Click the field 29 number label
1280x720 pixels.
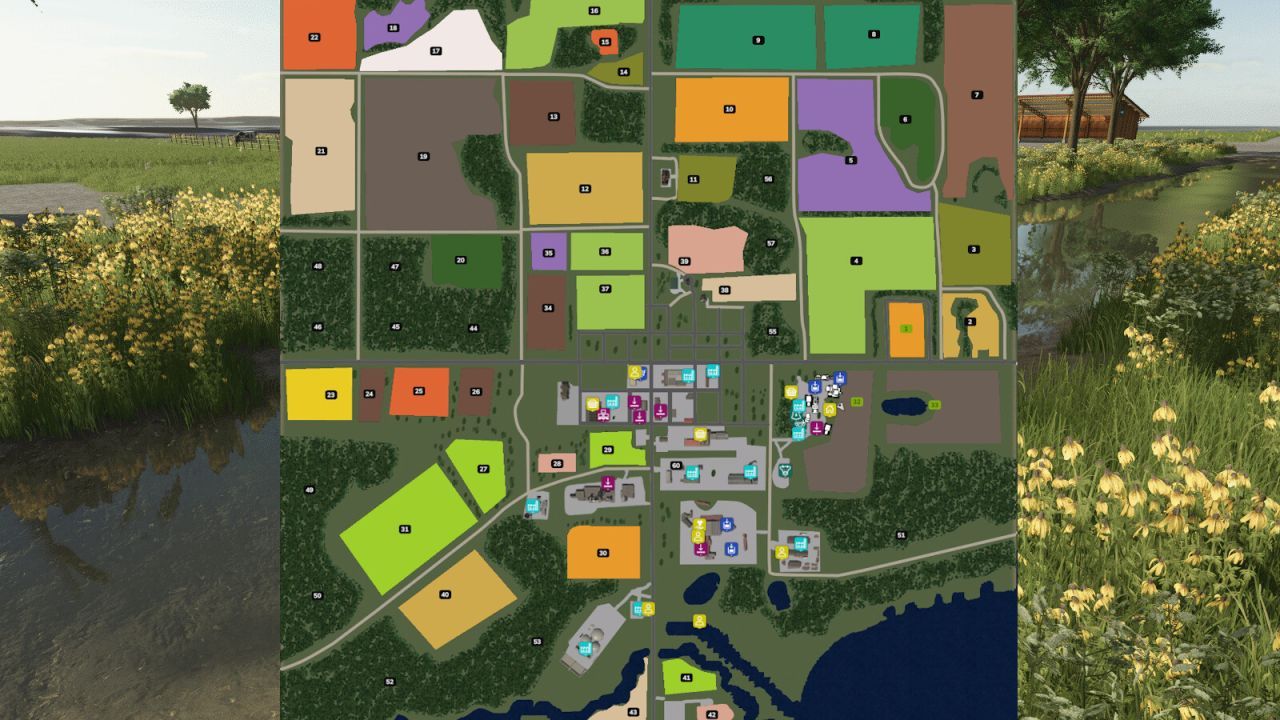(x=607, y=449)
